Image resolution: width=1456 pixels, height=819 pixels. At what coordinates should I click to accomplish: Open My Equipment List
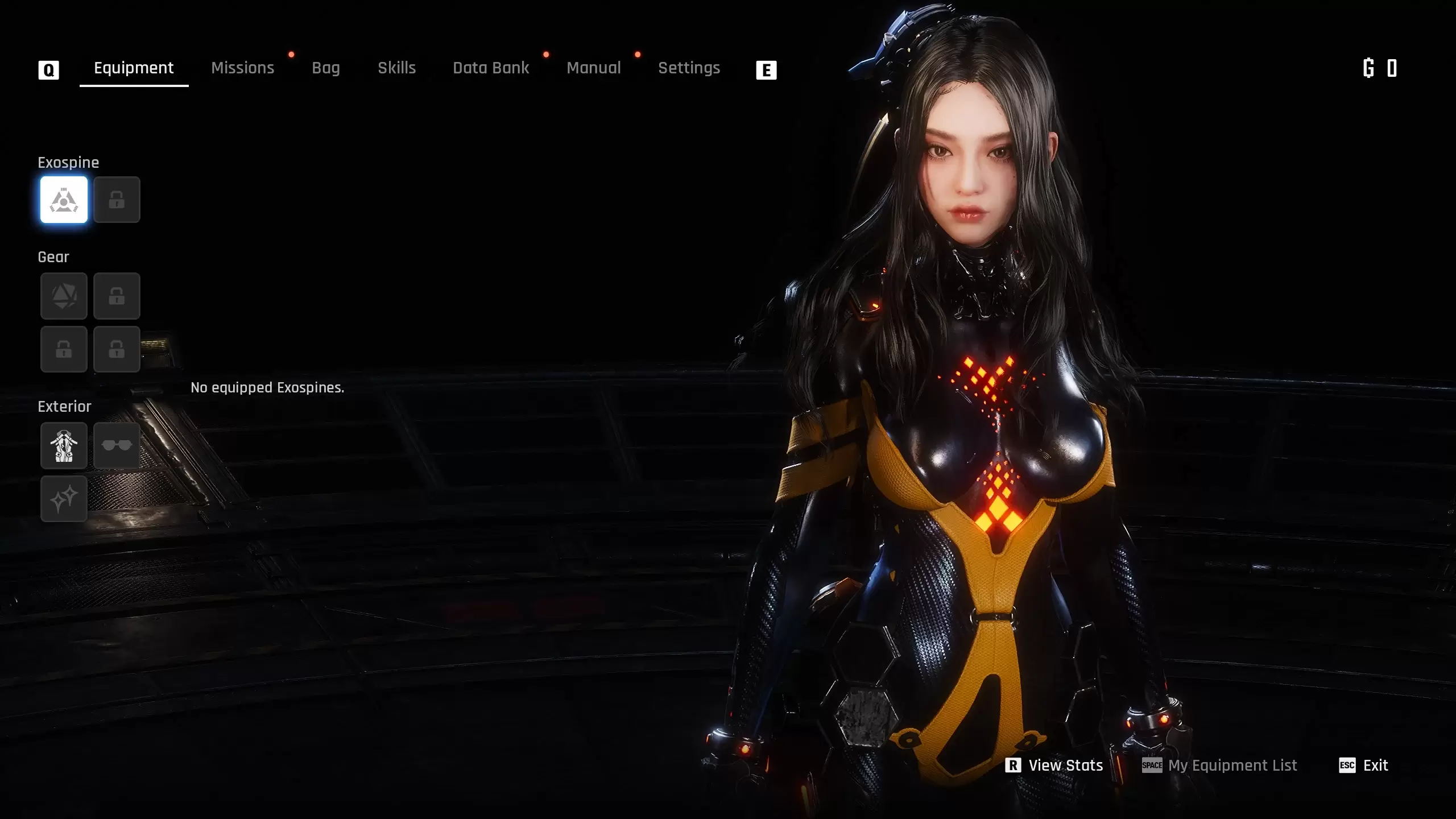tap(1220, 766)
